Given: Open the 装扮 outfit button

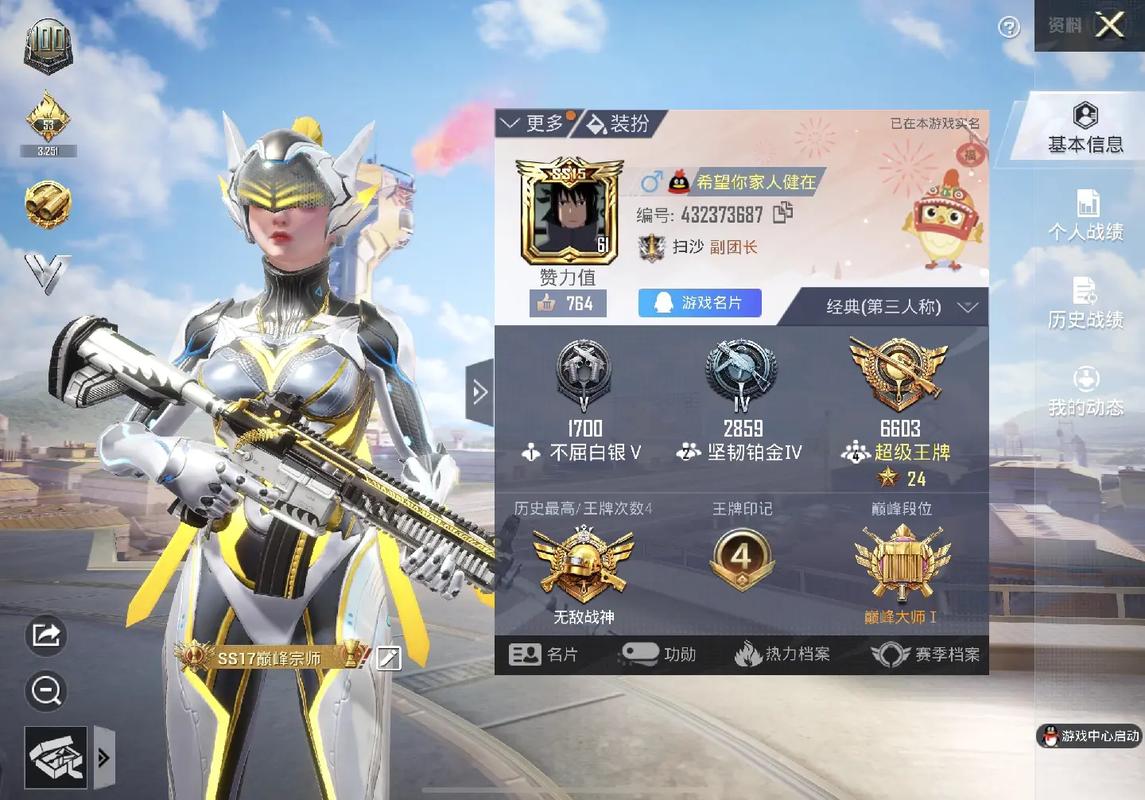Looking at the screenshot, I should (618, 123).
